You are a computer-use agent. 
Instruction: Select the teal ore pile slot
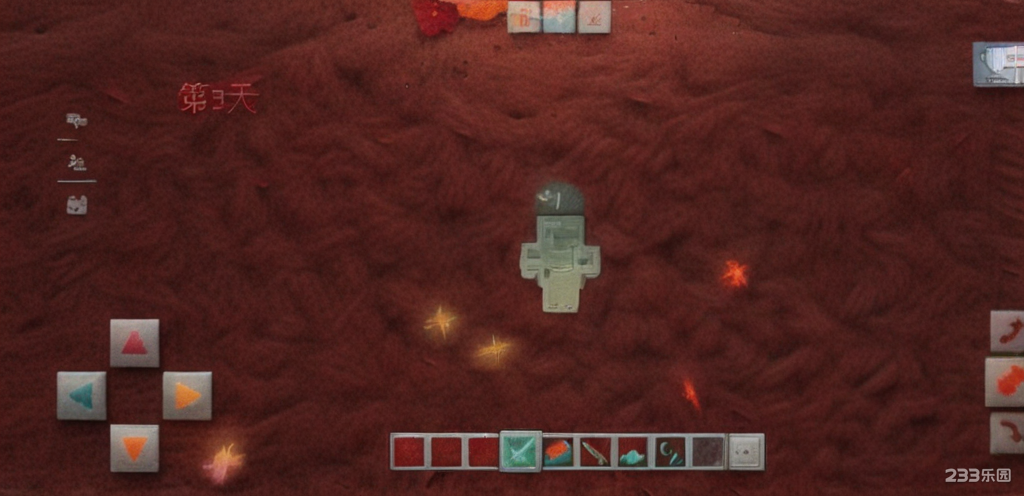coord(632,451)
